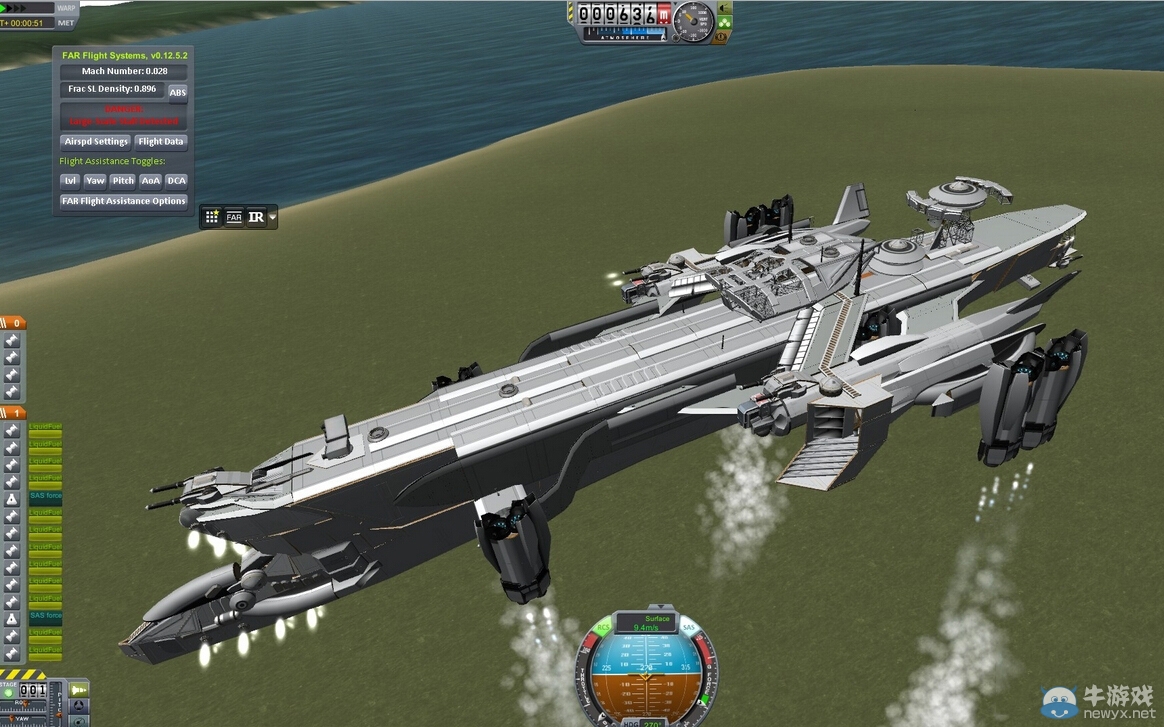Collapse stage 1 group header
This screenshot has height=727, width=1164.
point(13,412)
